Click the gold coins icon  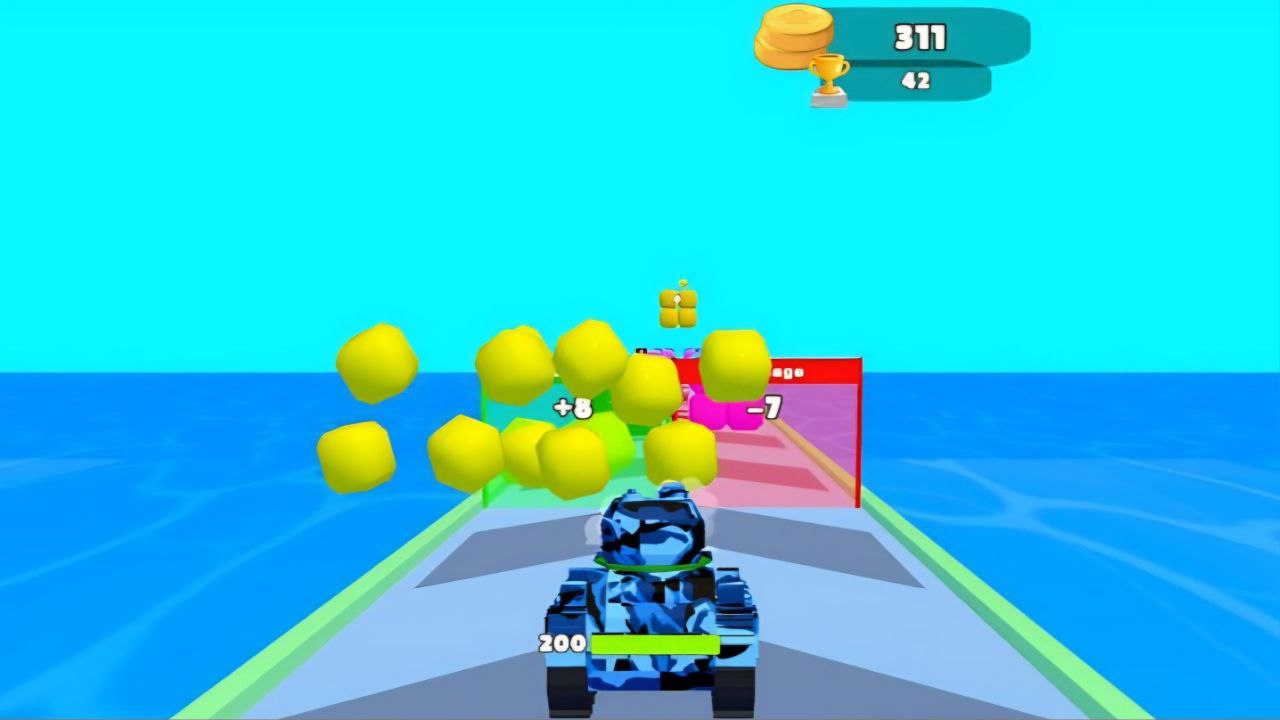pyautogui.click(x=795, y=39)
